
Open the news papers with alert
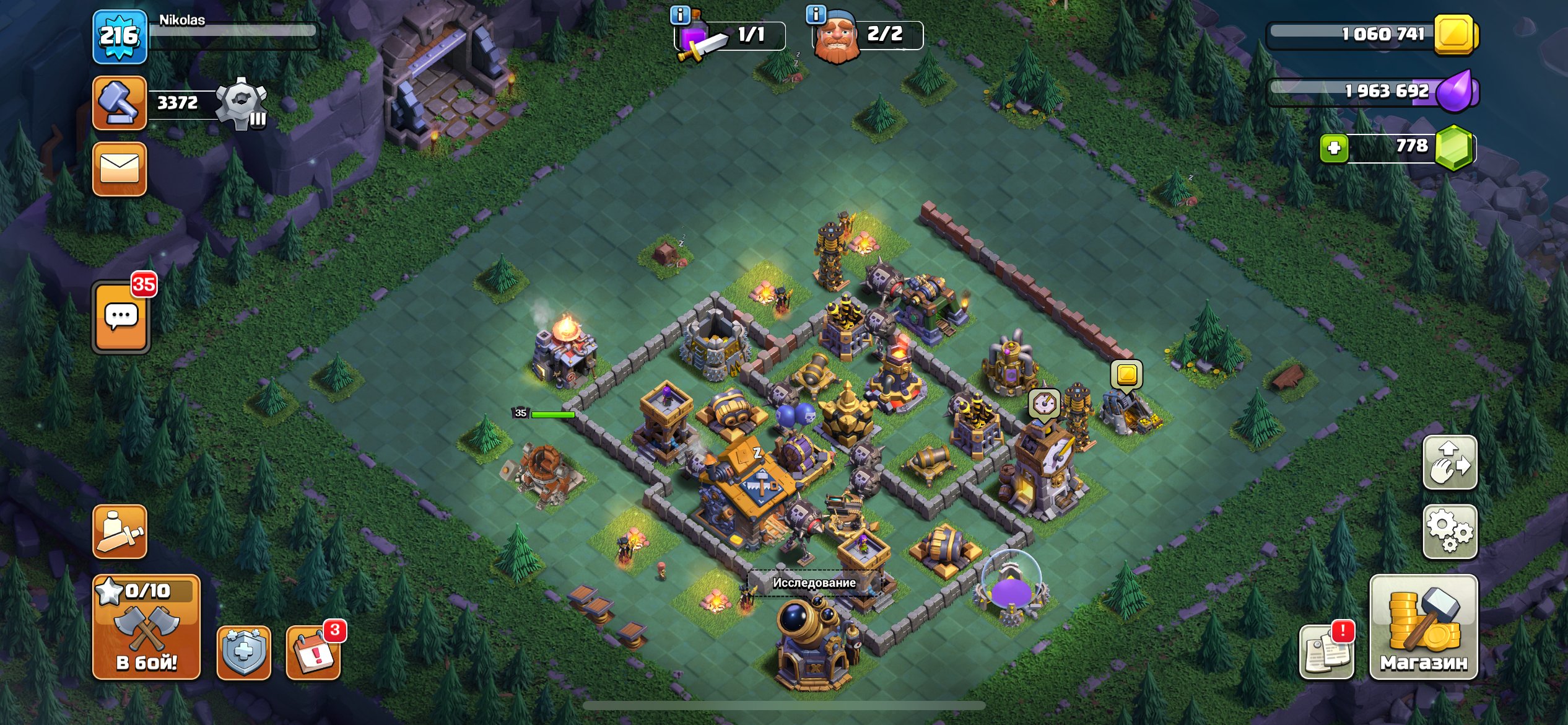pos(1326,653)
